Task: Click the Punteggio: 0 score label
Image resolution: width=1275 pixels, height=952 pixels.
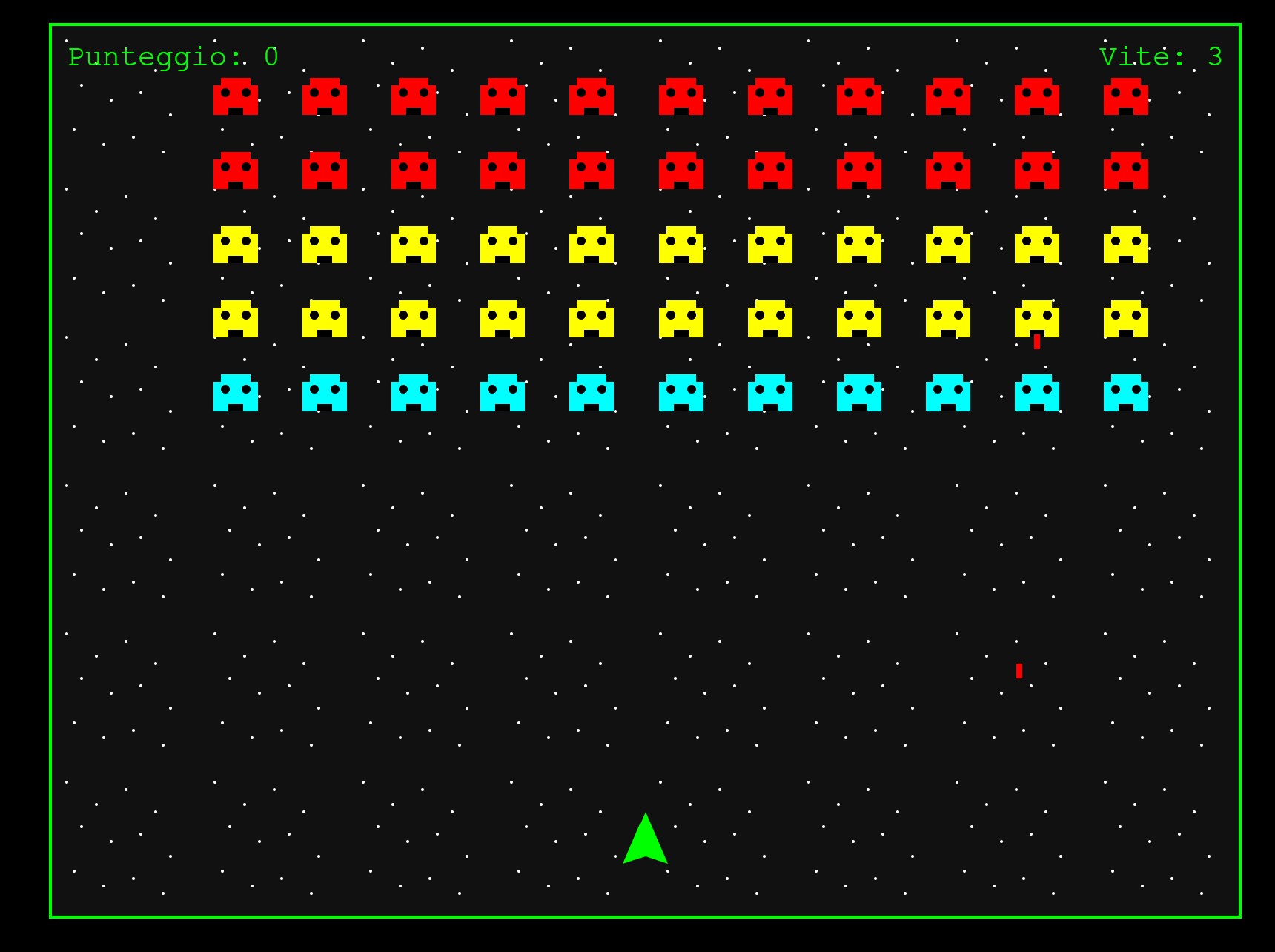Action: (172, 54)
